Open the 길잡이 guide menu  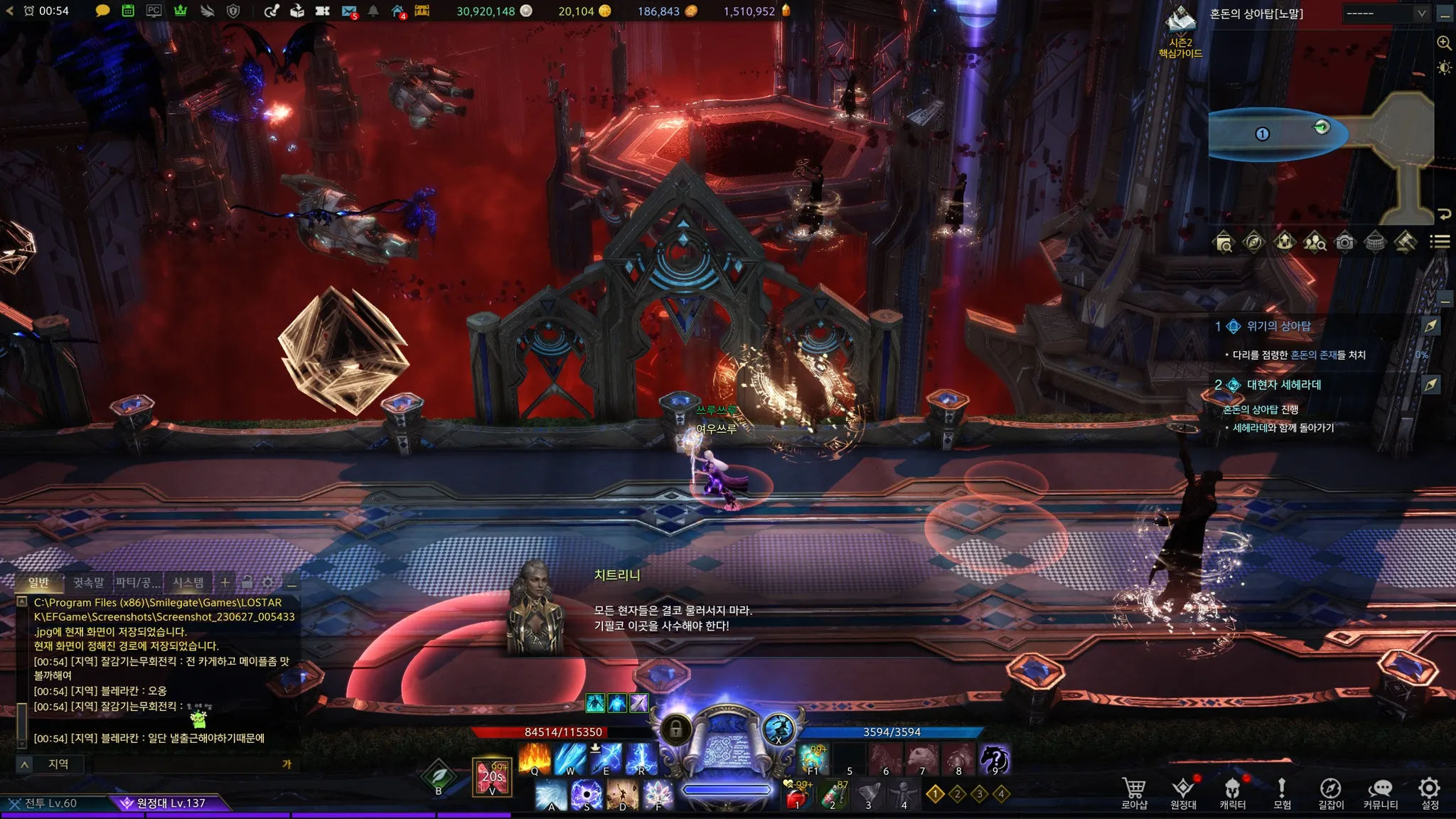tap(1330, 792)
